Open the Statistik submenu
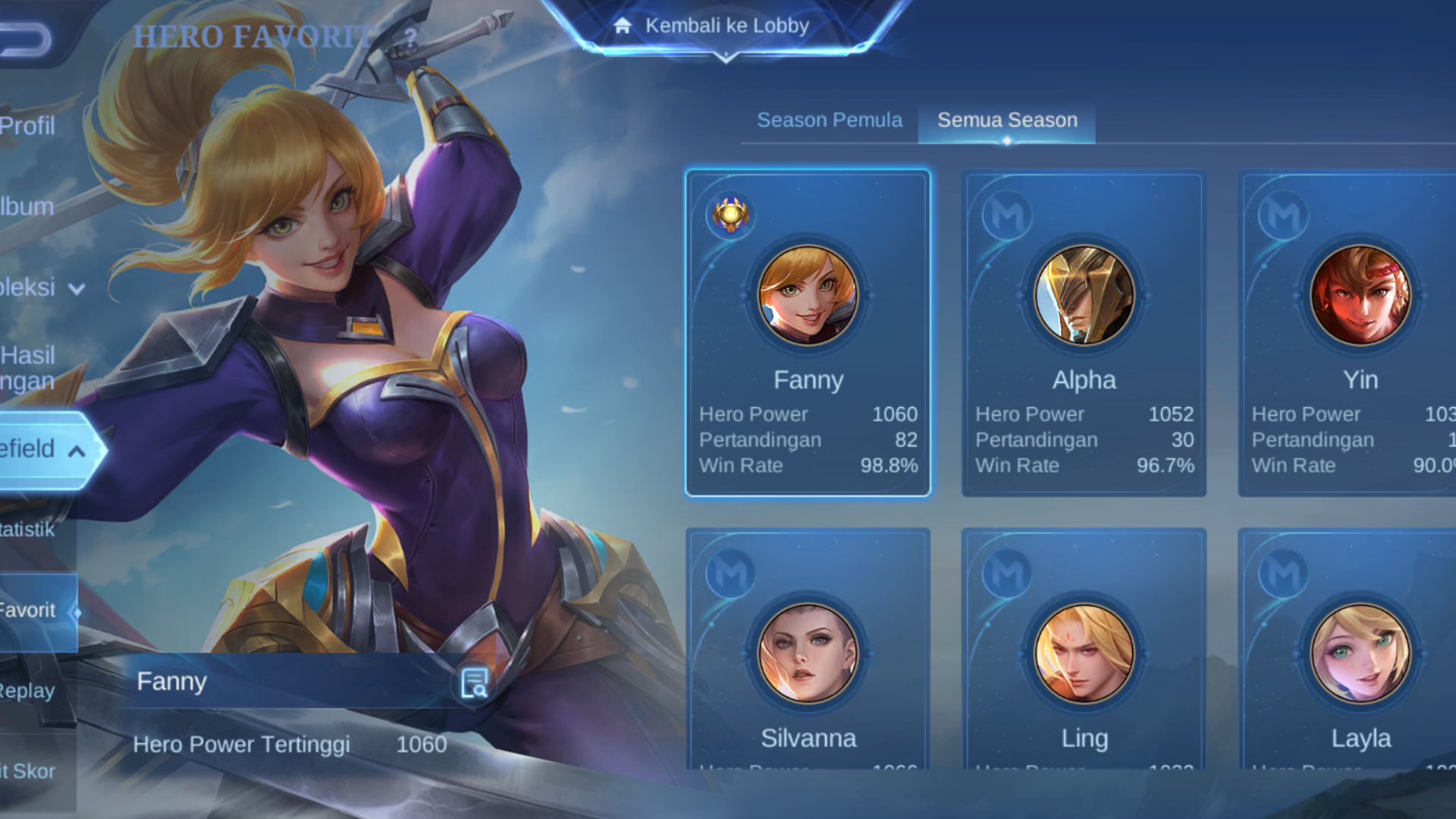Image resolution: width=1456 pixels, height=819 pixels. [x=28, y=529]
